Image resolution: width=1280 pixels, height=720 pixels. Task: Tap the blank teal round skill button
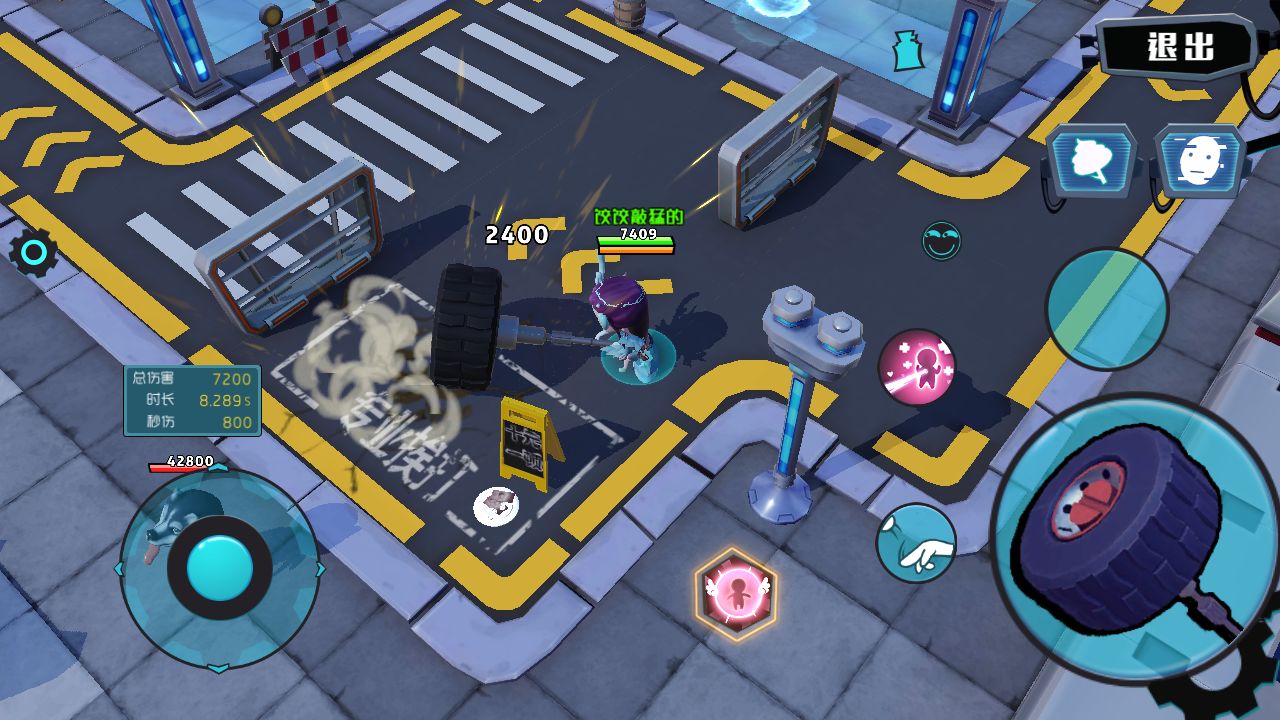click(1107, 308)
